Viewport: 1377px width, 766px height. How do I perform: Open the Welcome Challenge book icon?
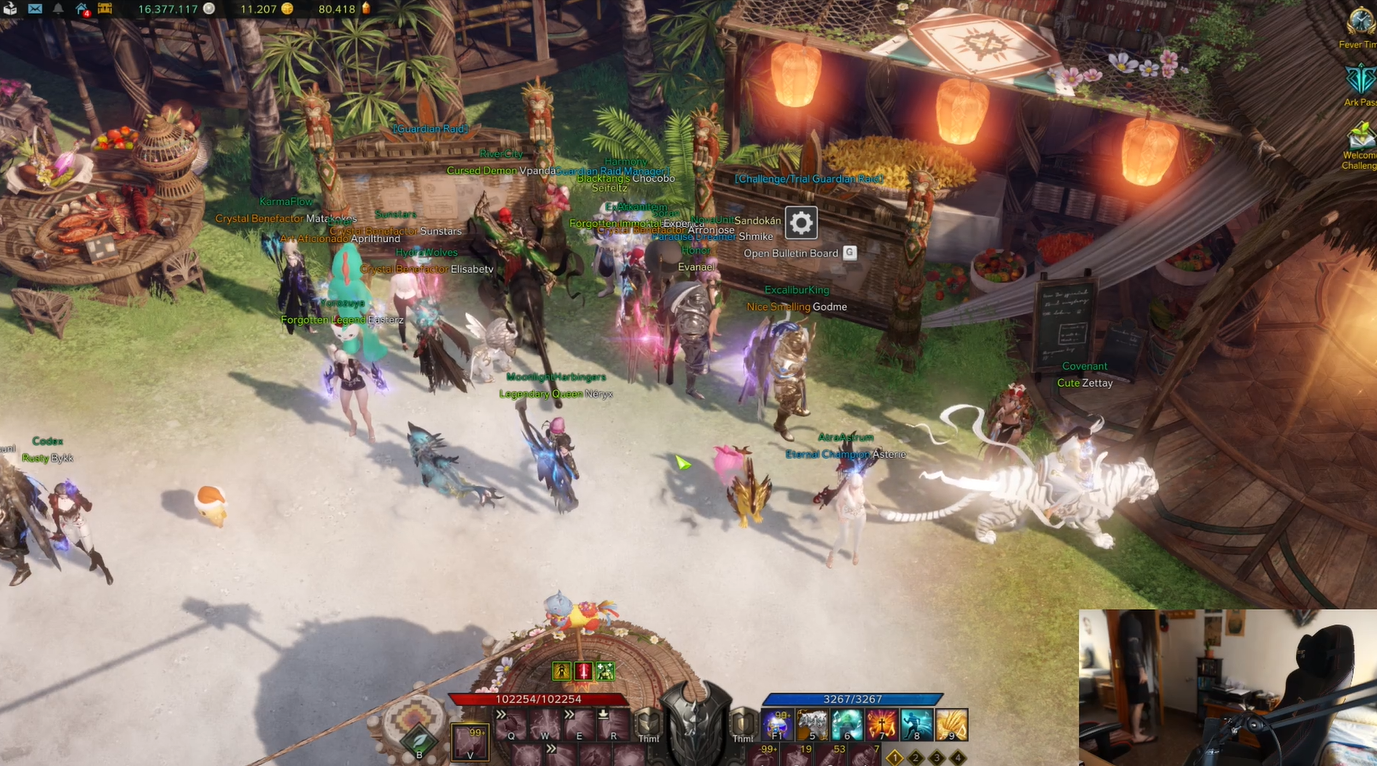1361,135
